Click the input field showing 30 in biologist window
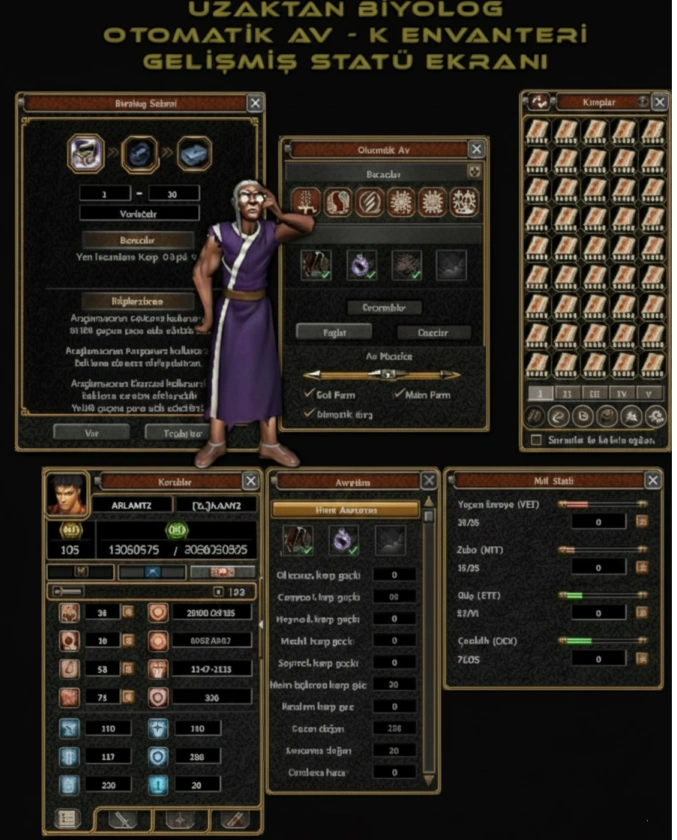This screenshot has width=677, height=840. (173, 193)
